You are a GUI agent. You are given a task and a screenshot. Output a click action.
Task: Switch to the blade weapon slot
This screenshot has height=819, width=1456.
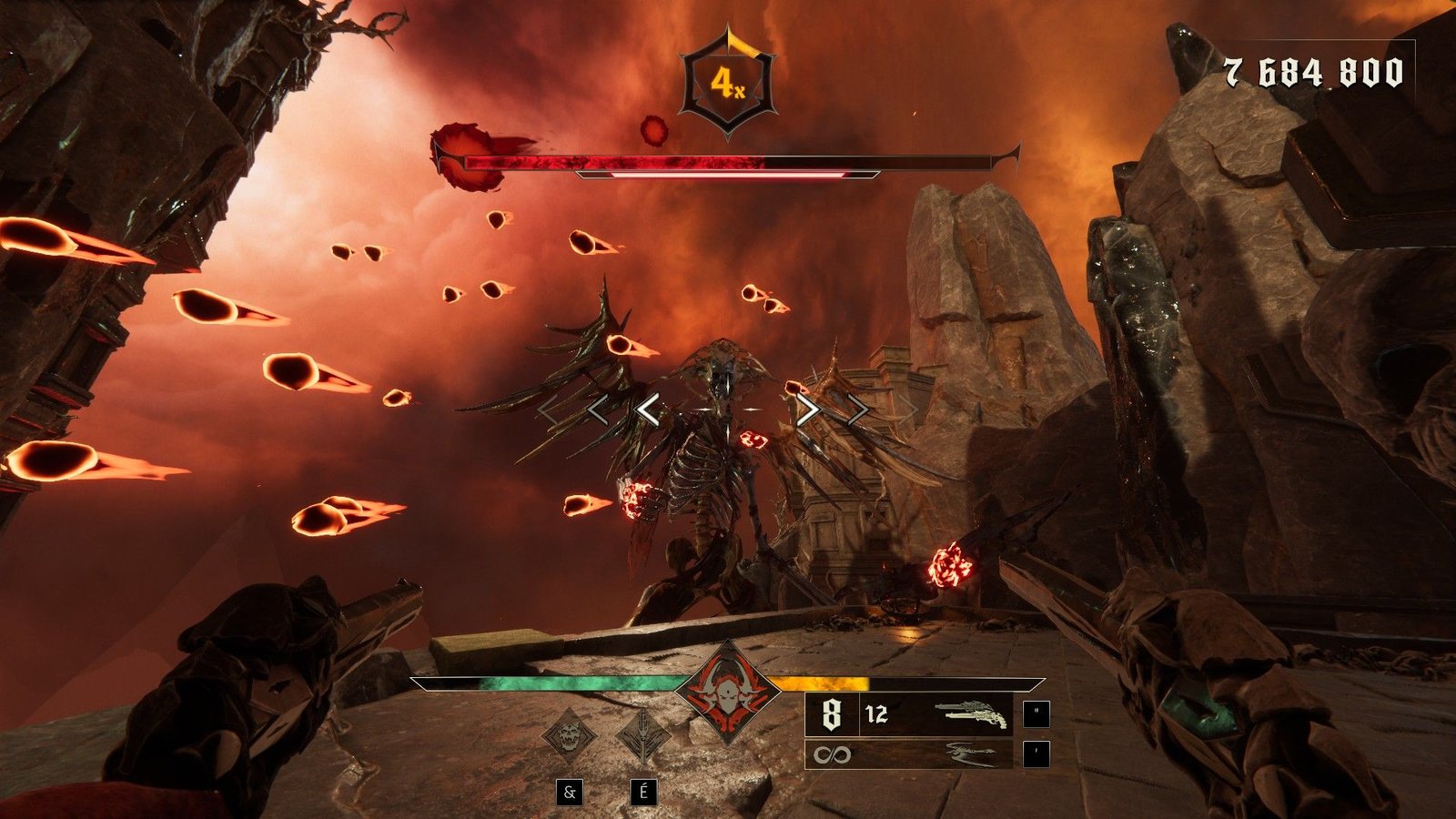971,753
